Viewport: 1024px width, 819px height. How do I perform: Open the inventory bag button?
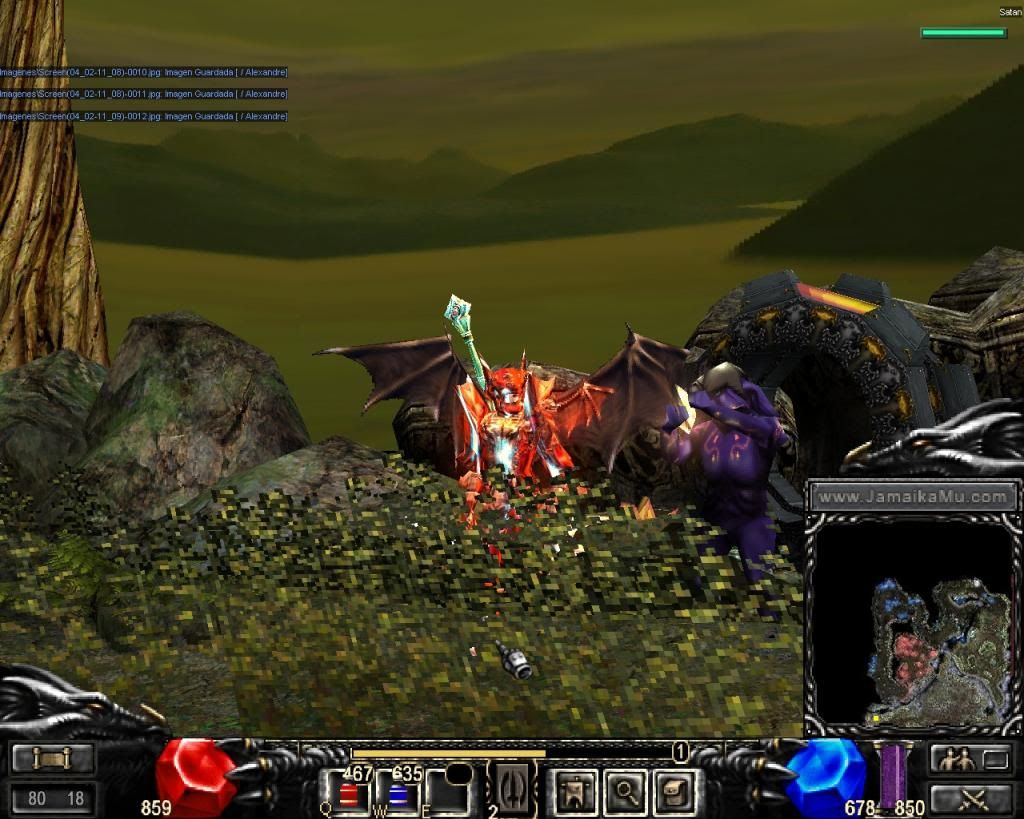[675, 792]
